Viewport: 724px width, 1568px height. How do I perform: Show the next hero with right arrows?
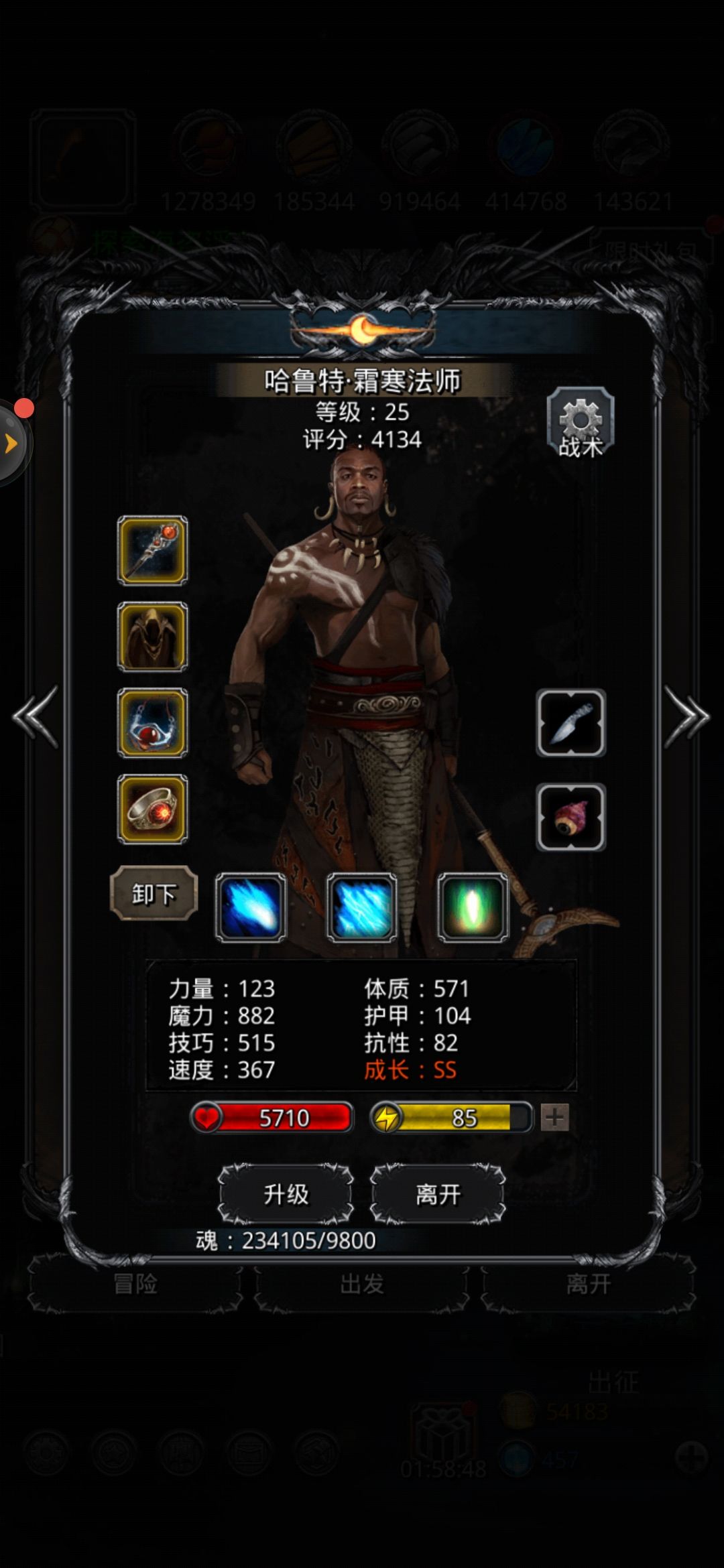click(x=686, y=716)
